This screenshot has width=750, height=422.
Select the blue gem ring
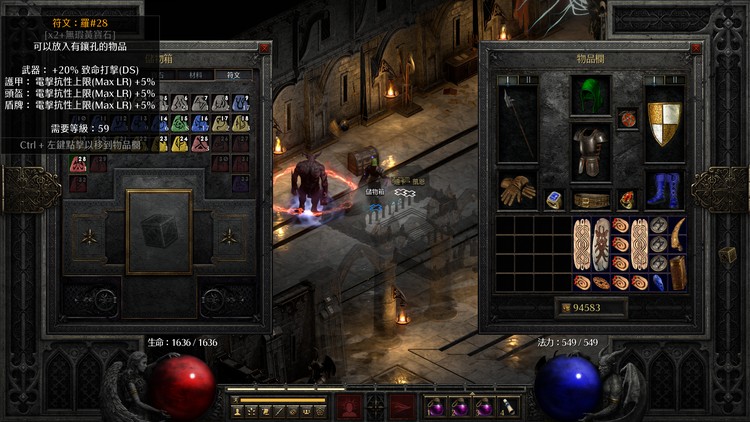[554, 200]
